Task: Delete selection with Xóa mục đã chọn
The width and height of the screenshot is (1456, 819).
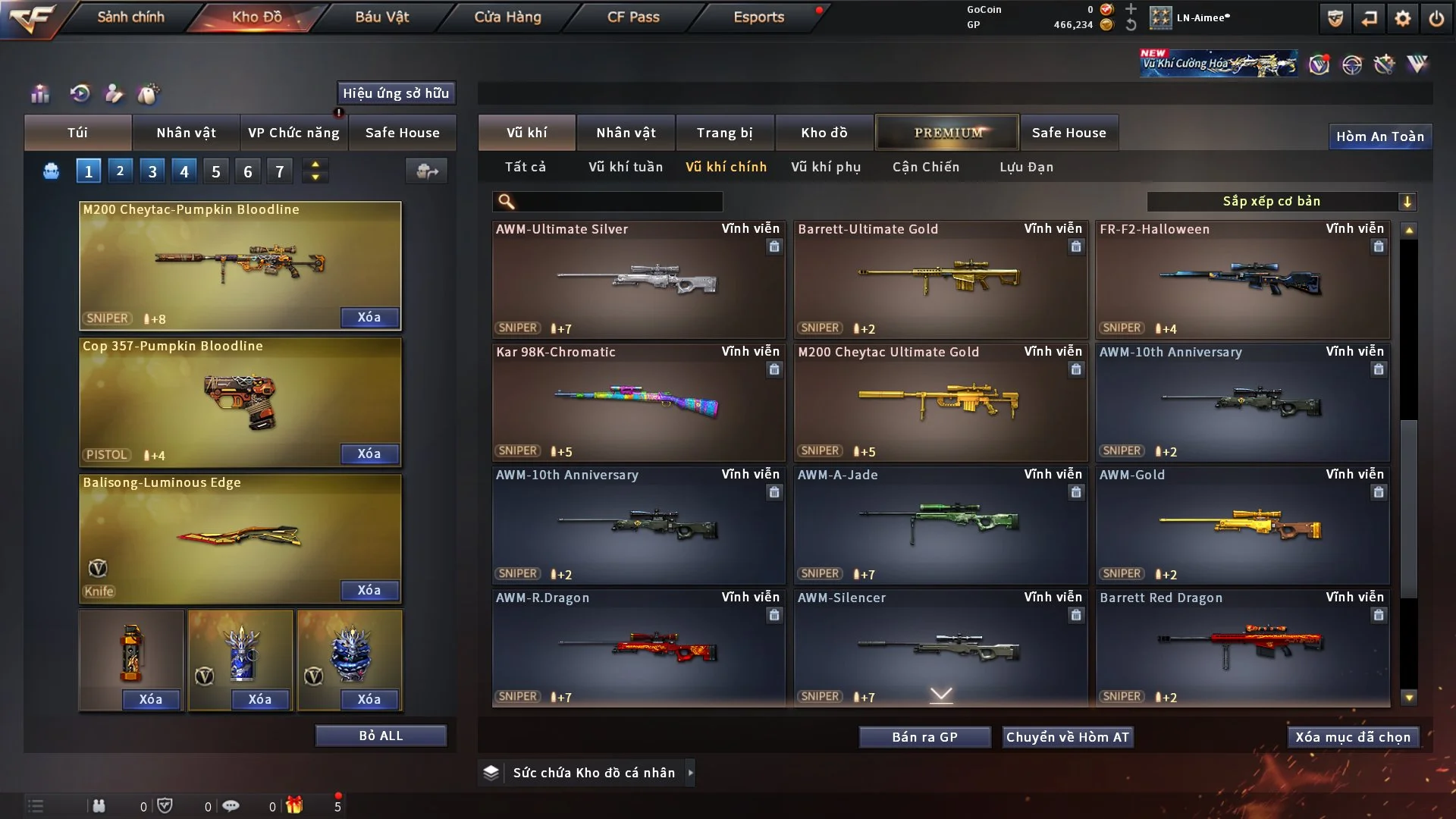Action: pos(1352,737)
